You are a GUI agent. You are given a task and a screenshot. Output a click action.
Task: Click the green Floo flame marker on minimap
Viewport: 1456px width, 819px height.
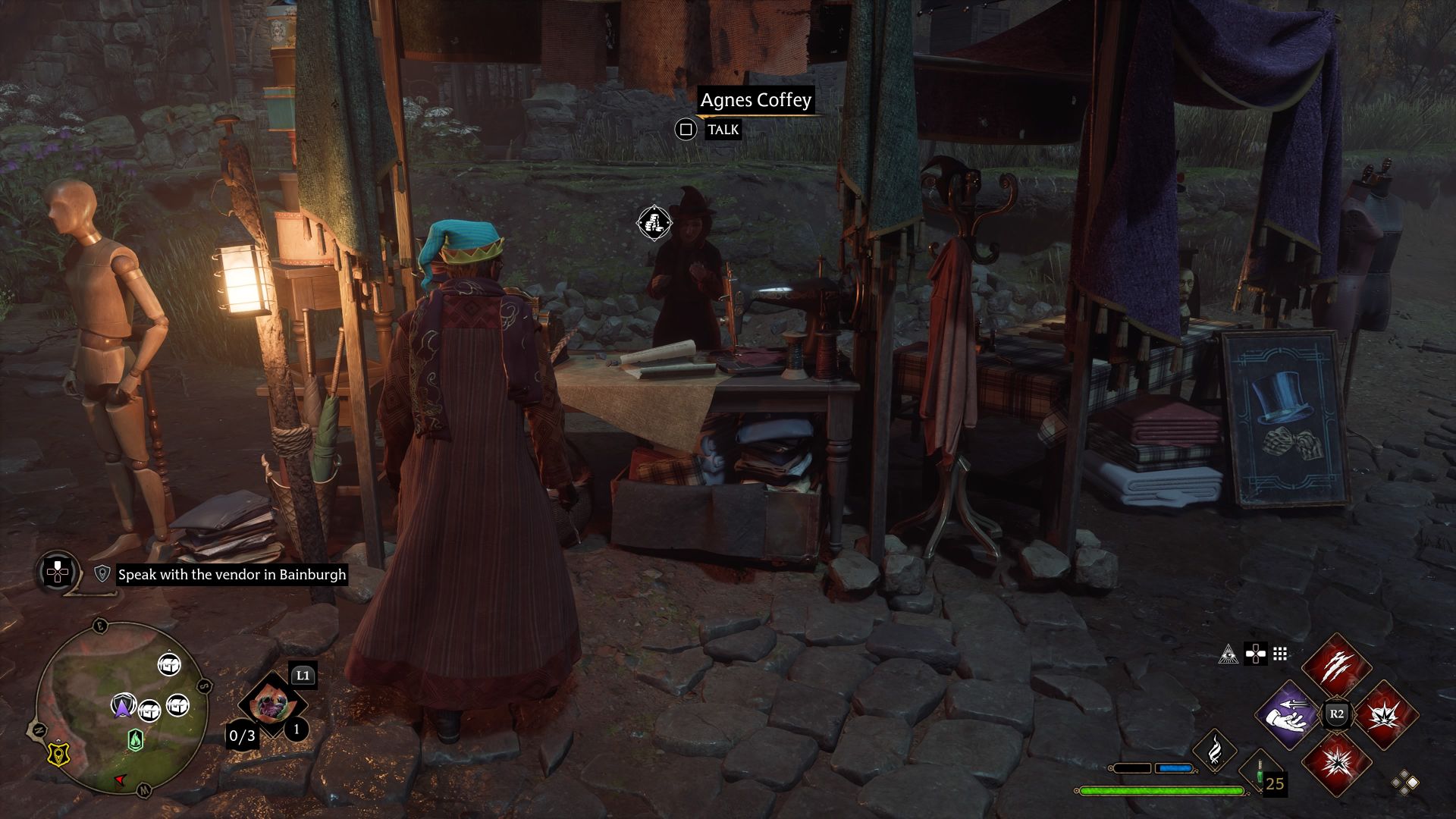pyautogui.click(x=135, y=739)
